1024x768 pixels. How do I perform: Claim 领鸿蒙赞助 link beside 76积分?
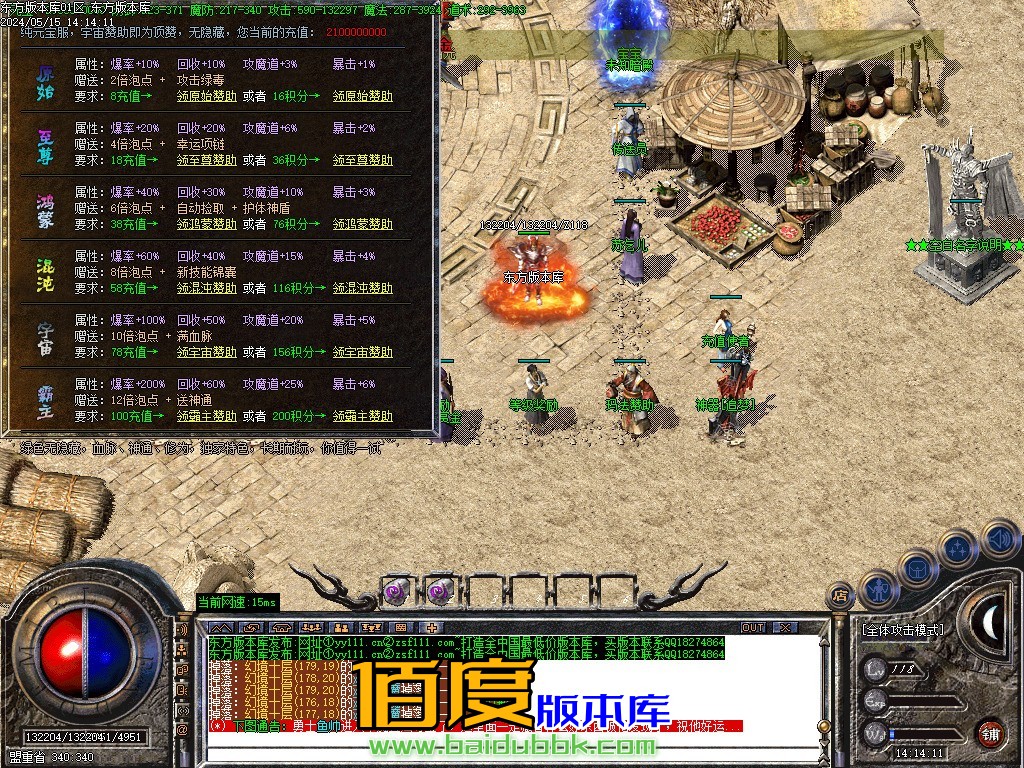pos(362,224)
